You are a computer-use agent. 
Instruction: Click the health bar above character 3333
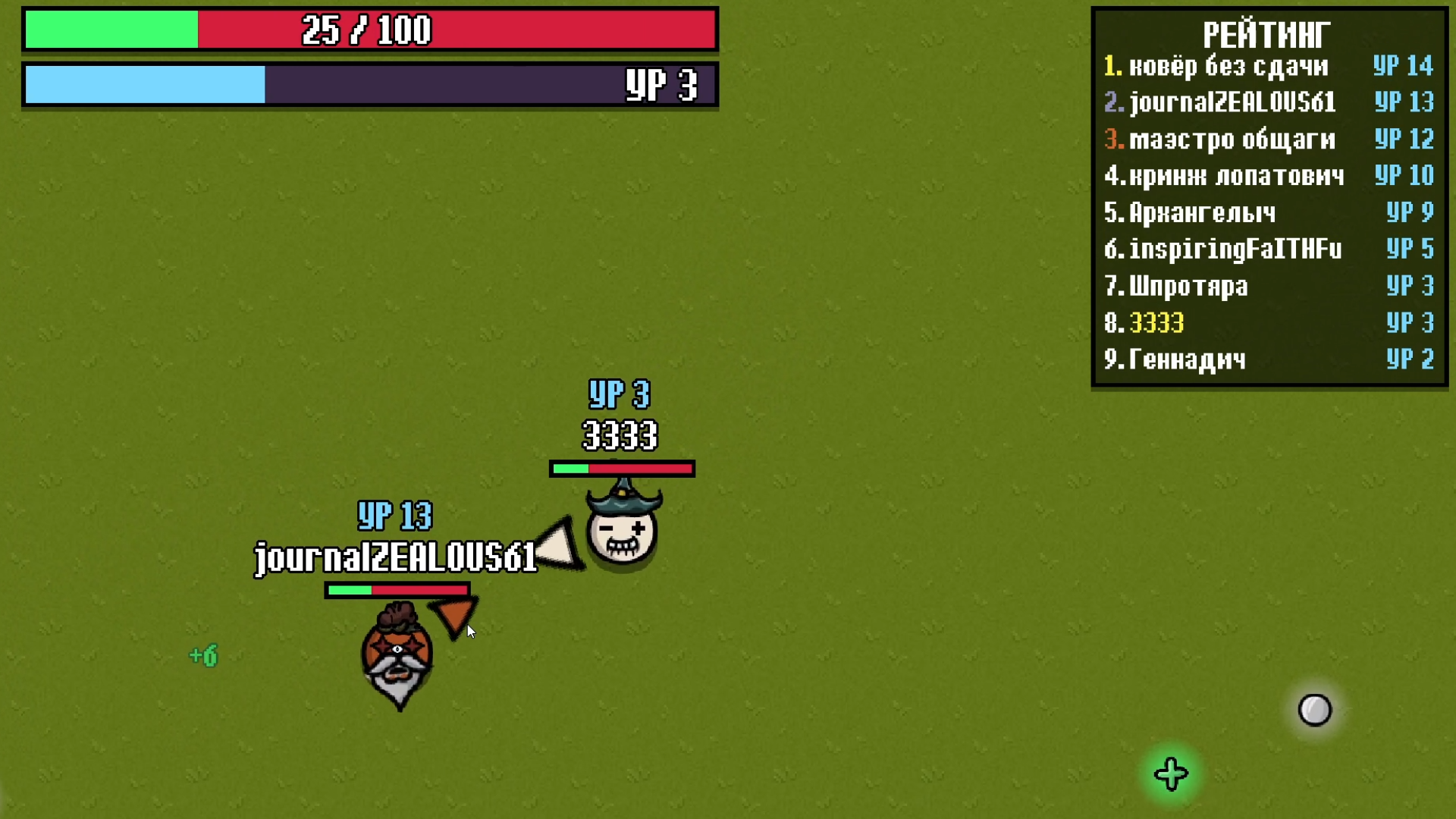(x=620, y=469)
